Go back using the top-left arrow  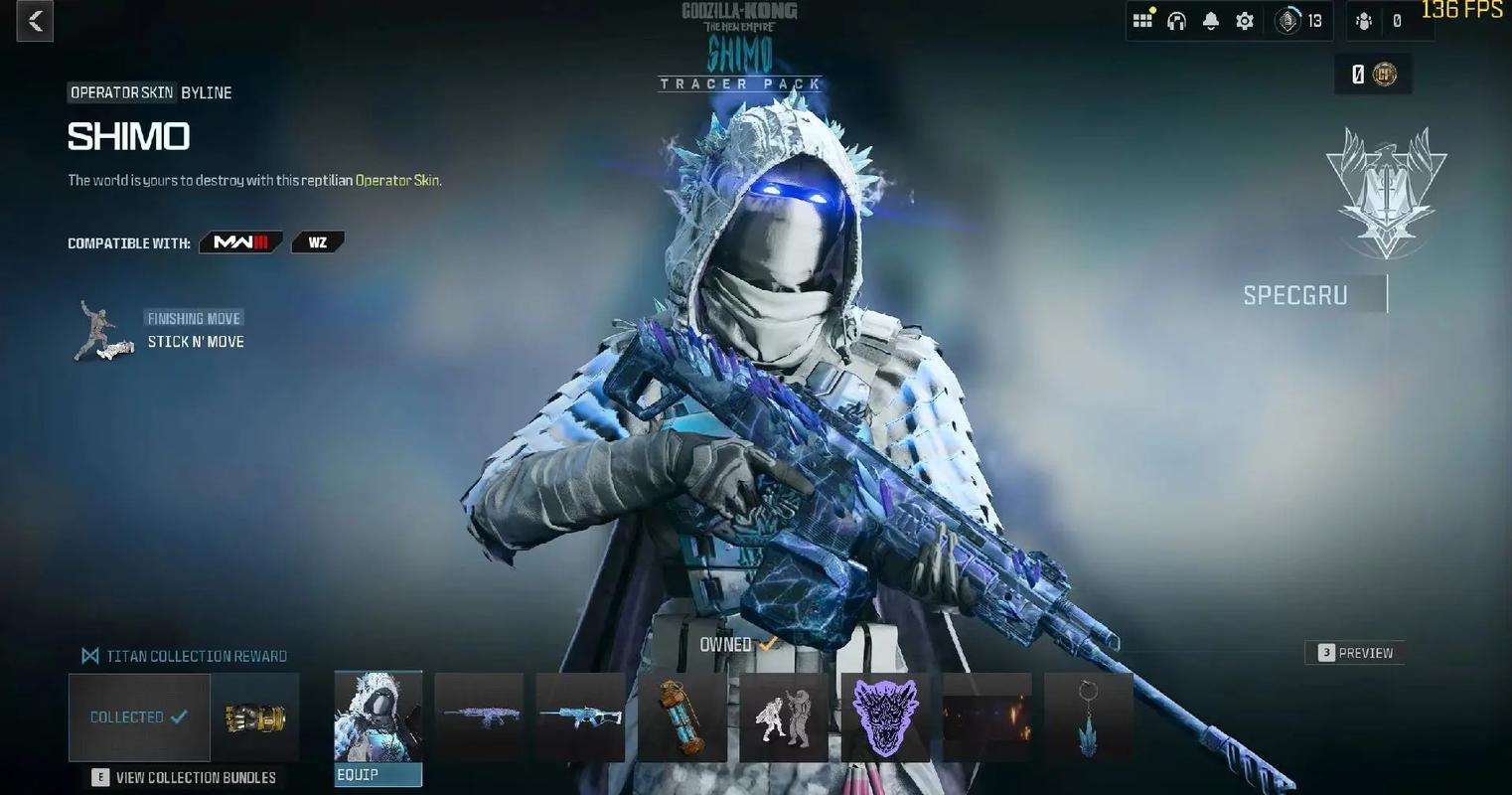[x=35, y=22]
